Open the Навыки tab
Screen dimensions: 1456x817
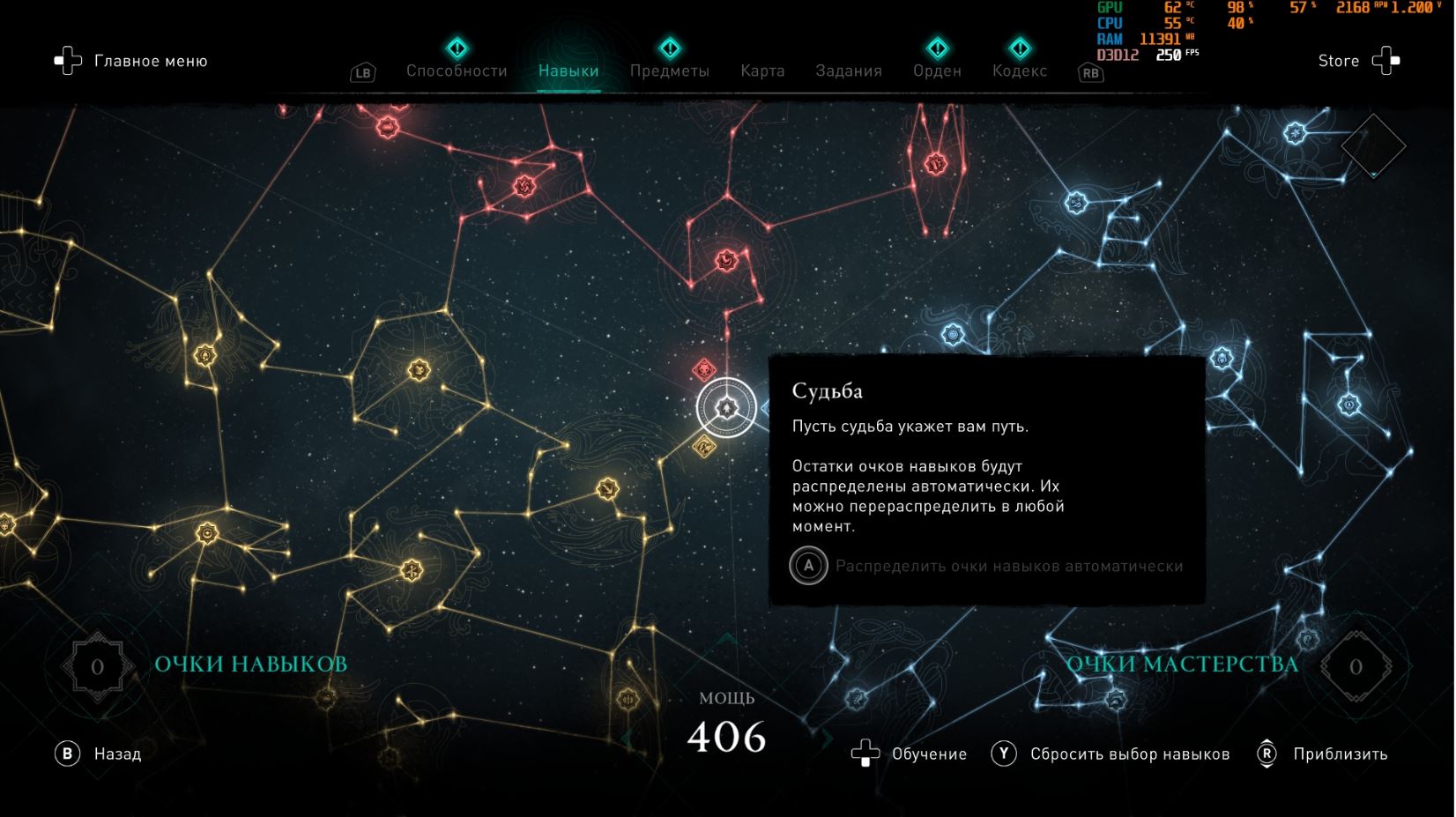568,71
